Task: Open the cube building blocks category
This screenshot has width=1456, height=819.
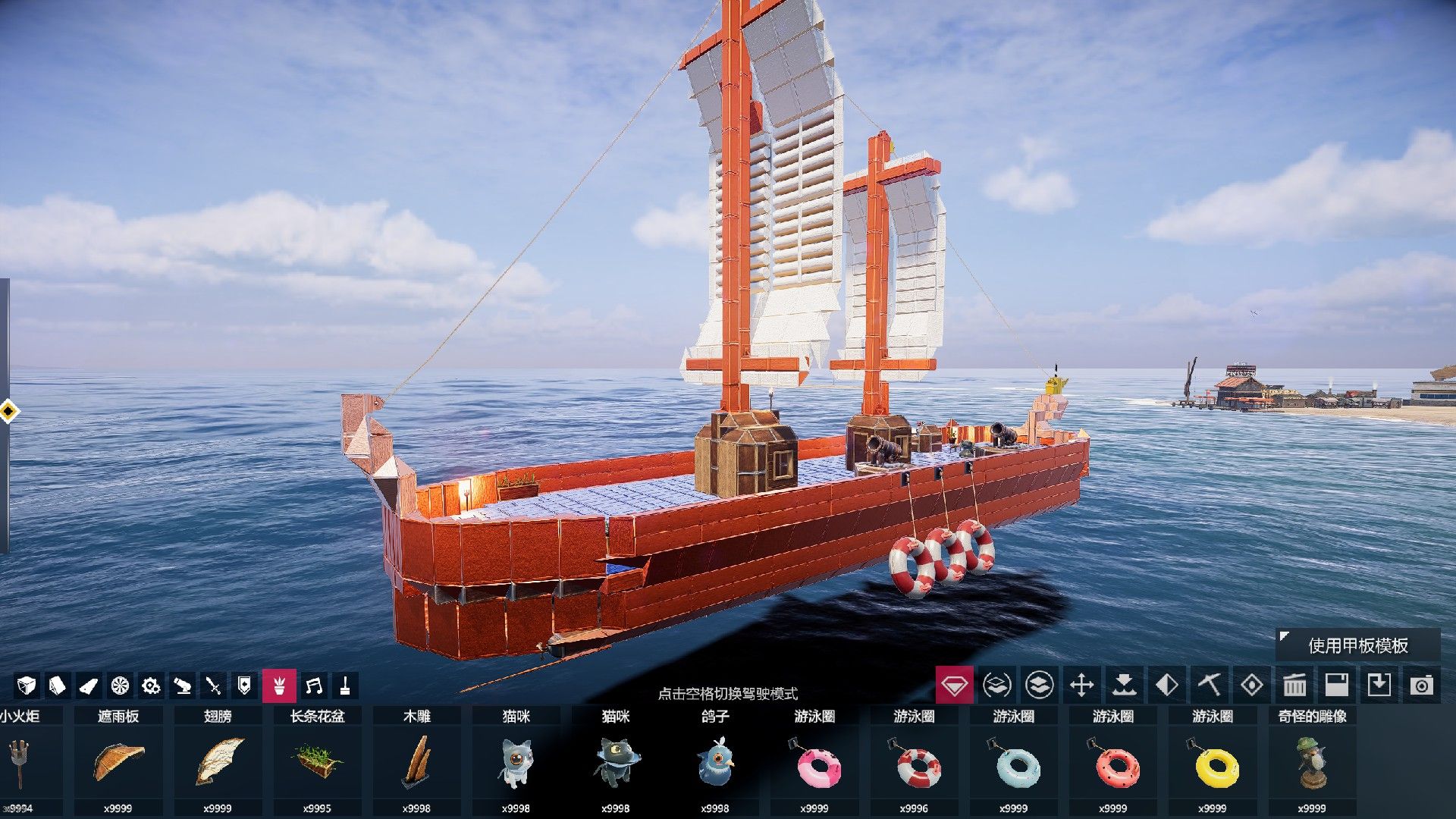Action: coord(27,686)
